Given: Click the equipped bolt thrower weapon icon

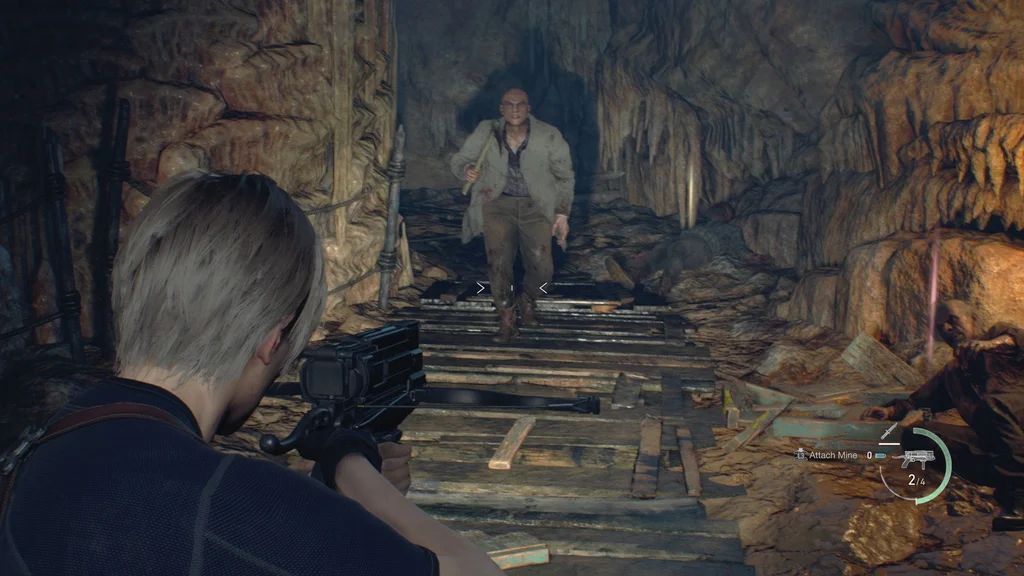Looking at the screenshot, I should click(x=916, y=459).
